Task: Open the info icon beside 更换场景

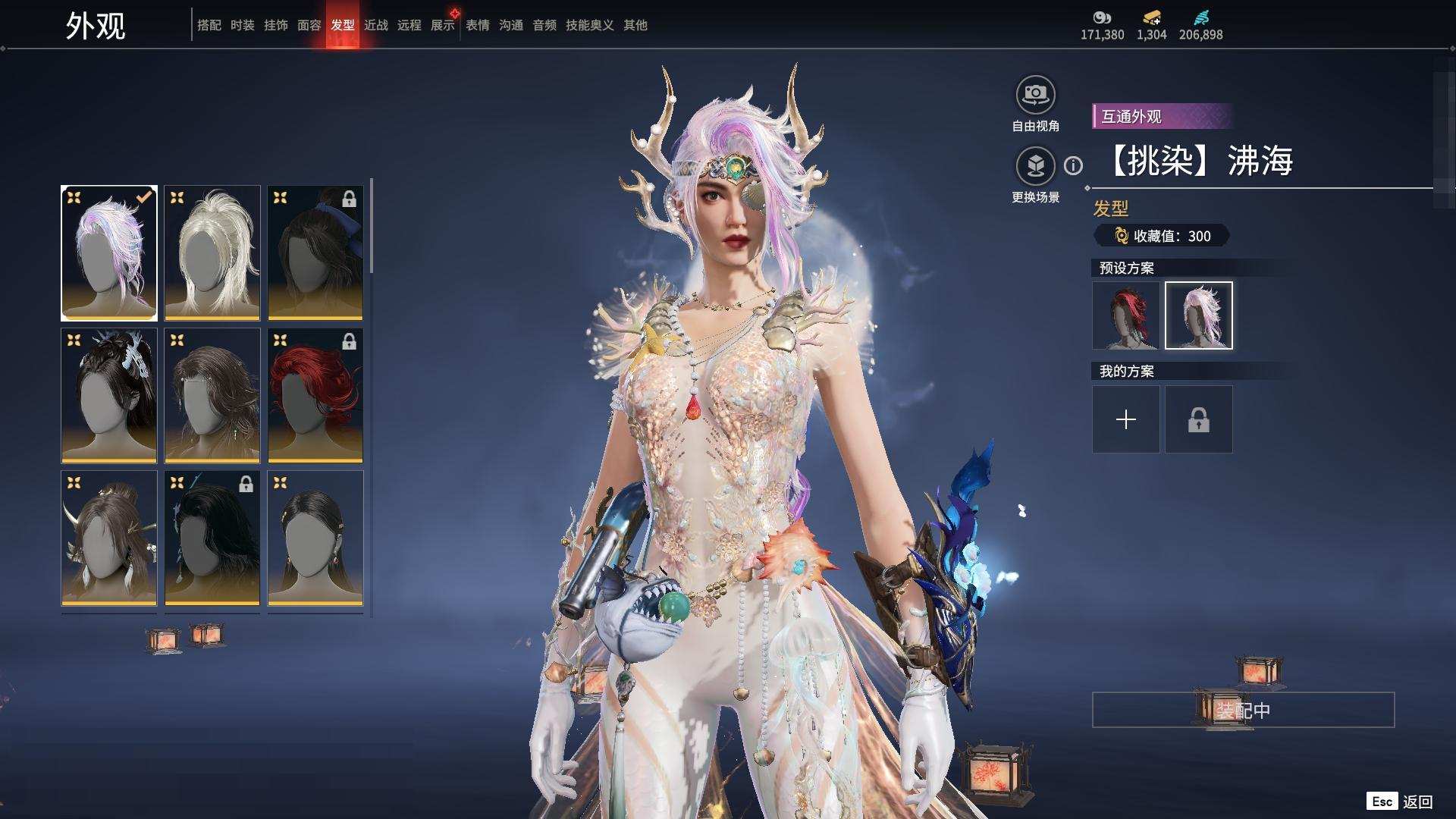Action: pos(1073,165)
